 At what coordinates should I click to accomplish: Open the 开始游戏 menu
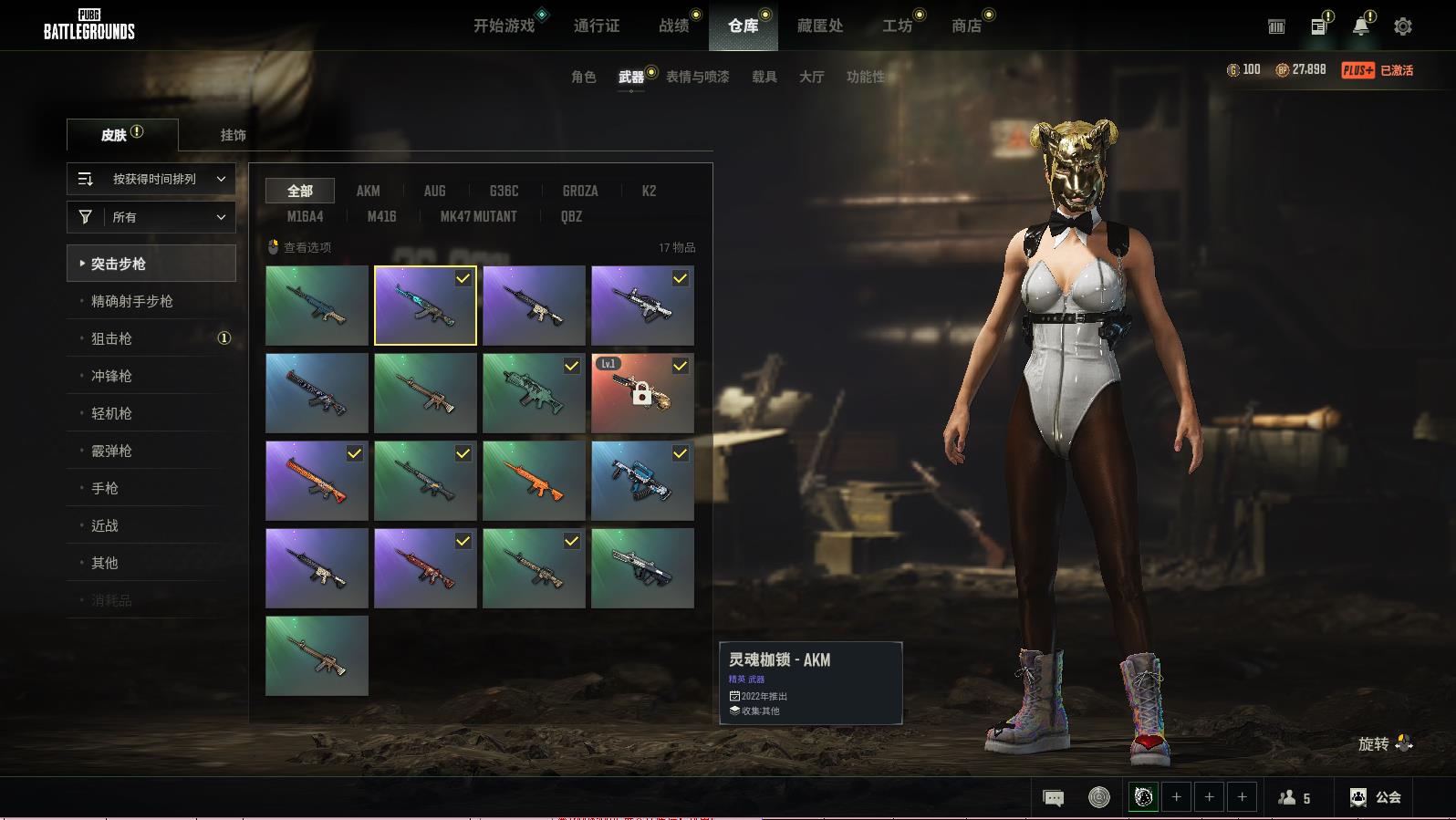coord(504,26)
